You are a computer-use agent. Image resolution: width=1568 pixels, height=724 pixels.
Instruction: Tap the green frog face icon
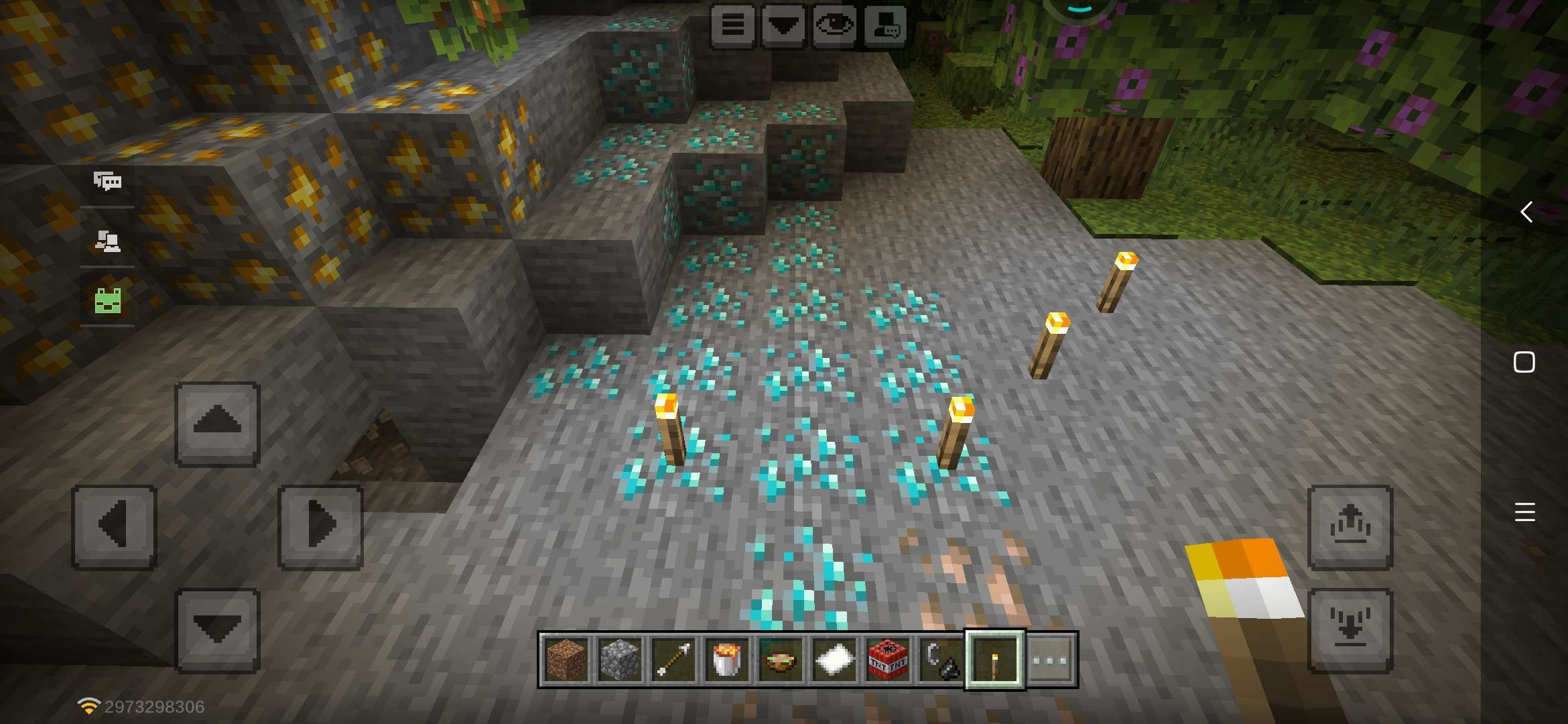pos(107,300)
